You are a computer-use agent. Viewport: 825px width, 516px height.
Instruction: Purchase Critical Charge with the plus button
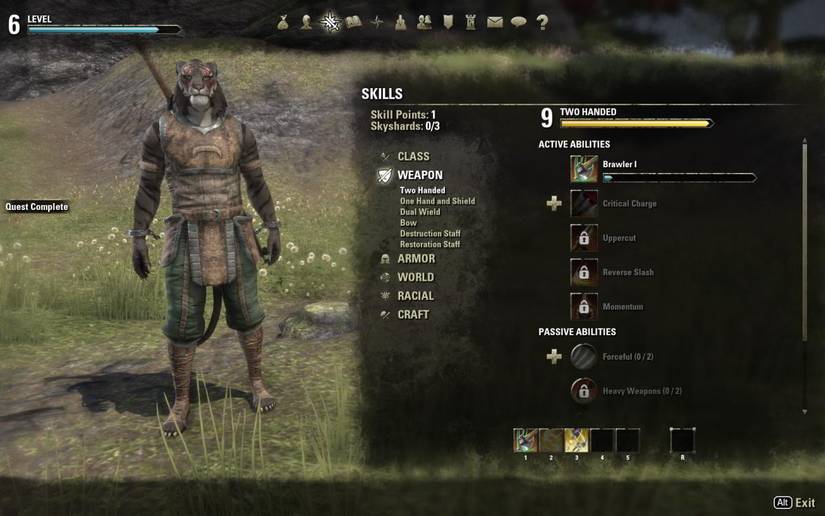[x=554, y=204]
